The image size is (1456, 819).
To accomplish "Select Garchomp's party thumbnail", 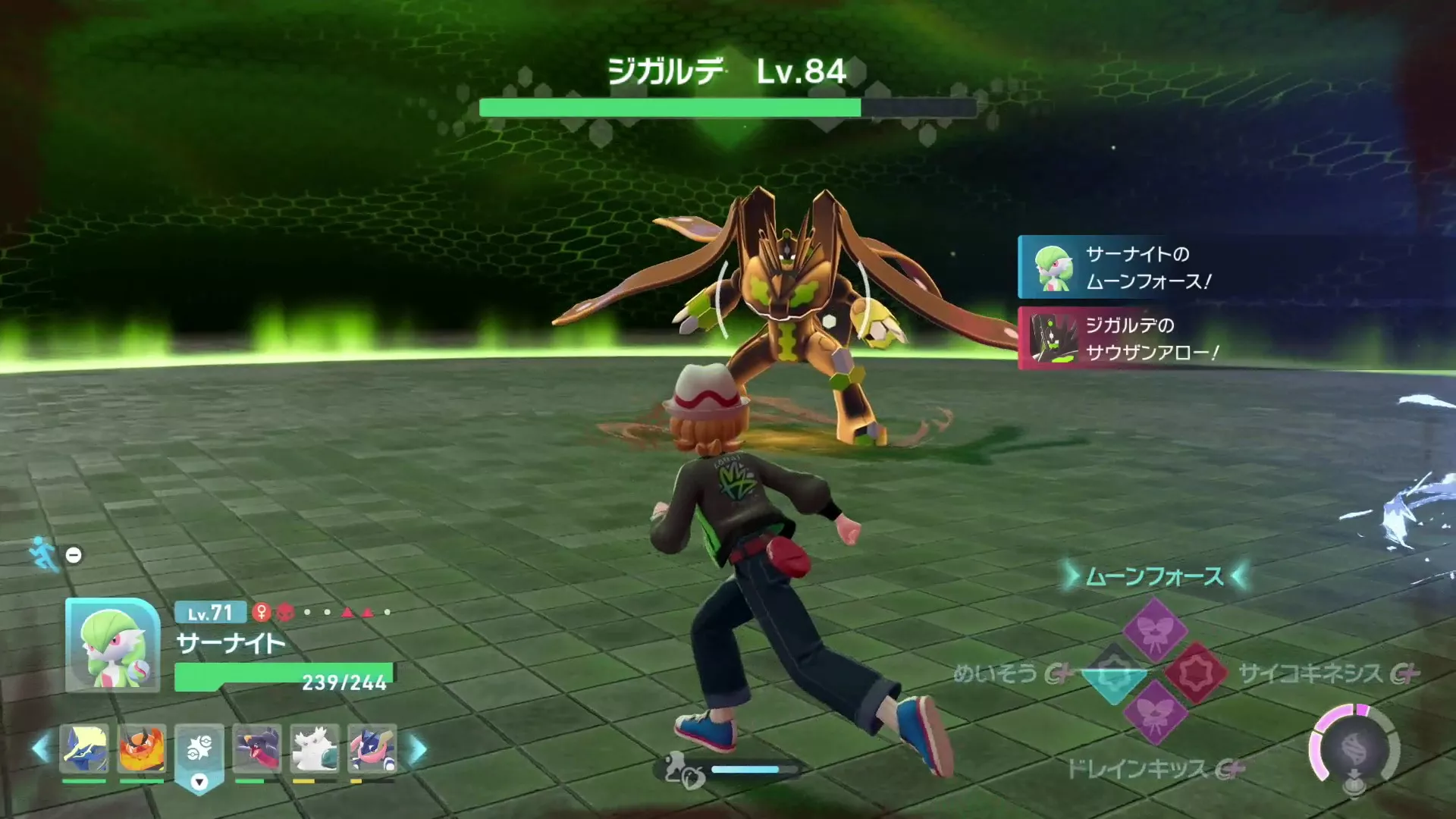I will tap(256, 748).
